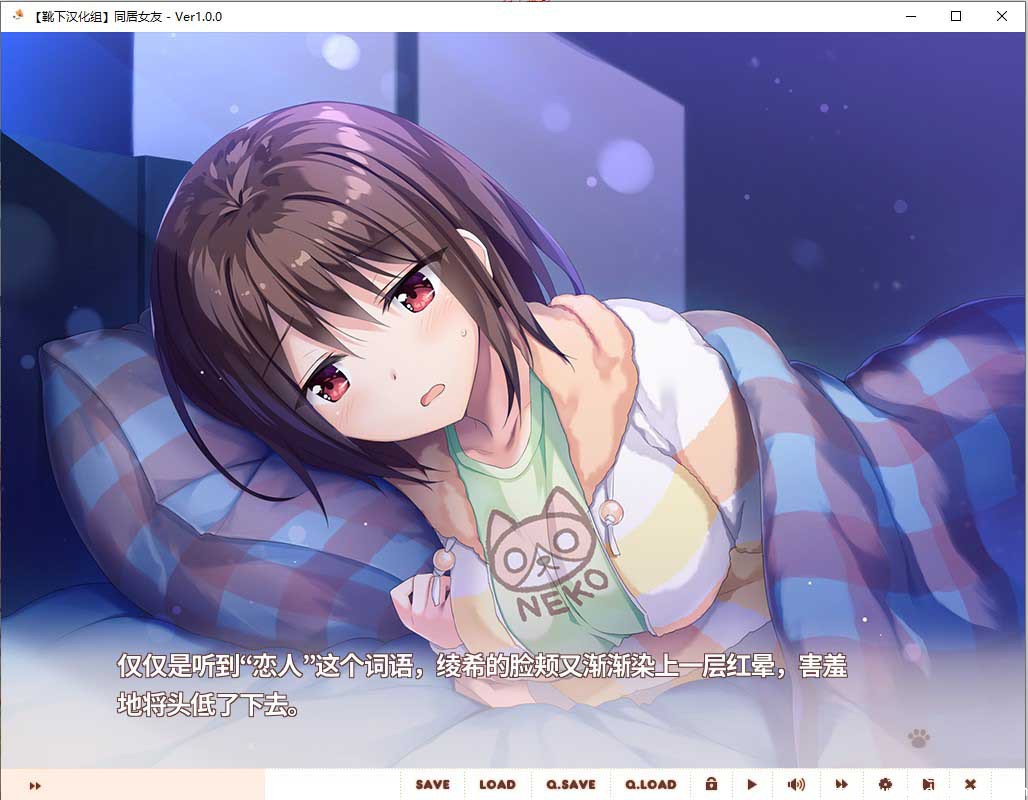Screen dimensions: 1028x800
Task: Hide the text window with the X icon
Action: point(970,785)
